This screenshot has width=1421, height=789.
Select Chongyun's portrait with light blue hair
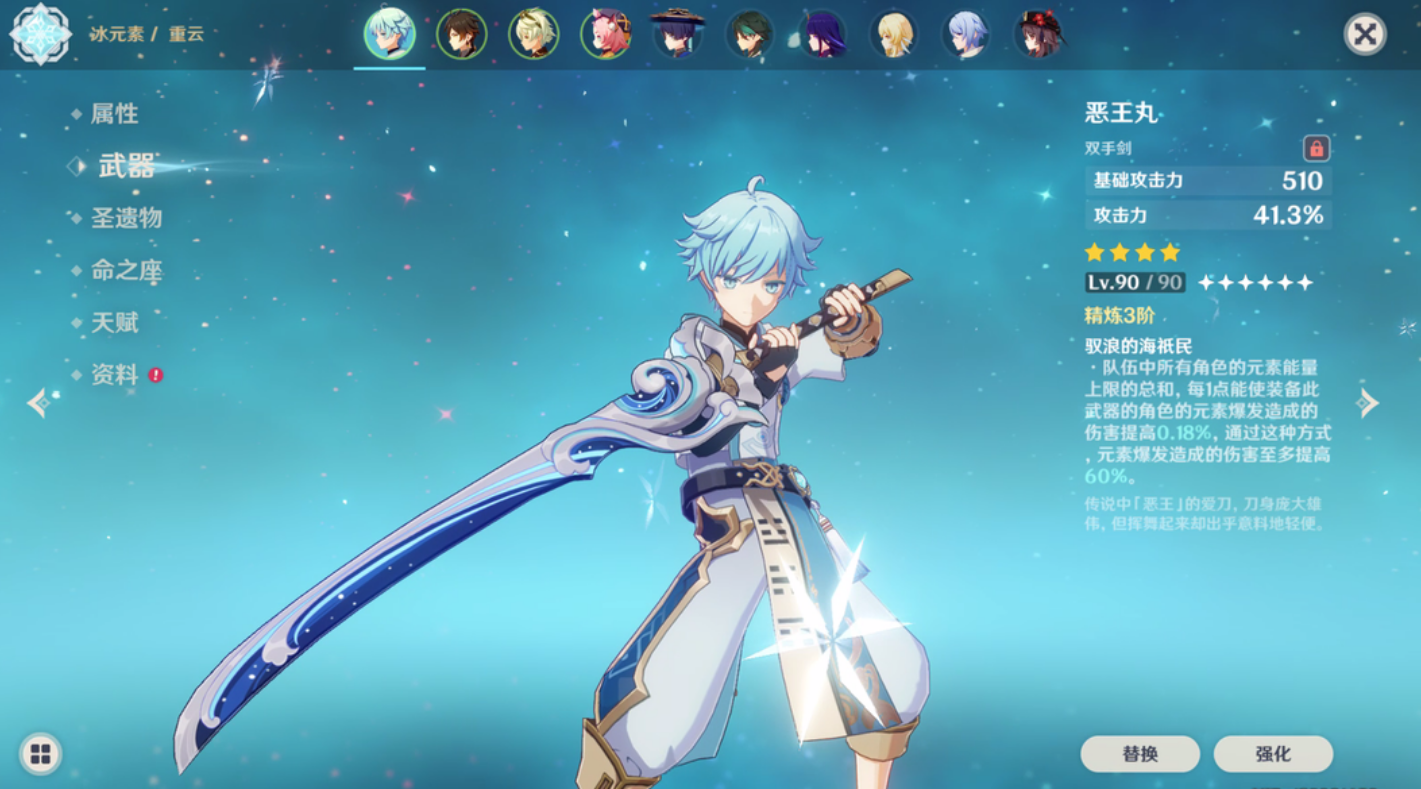click(x=389, y=34)
